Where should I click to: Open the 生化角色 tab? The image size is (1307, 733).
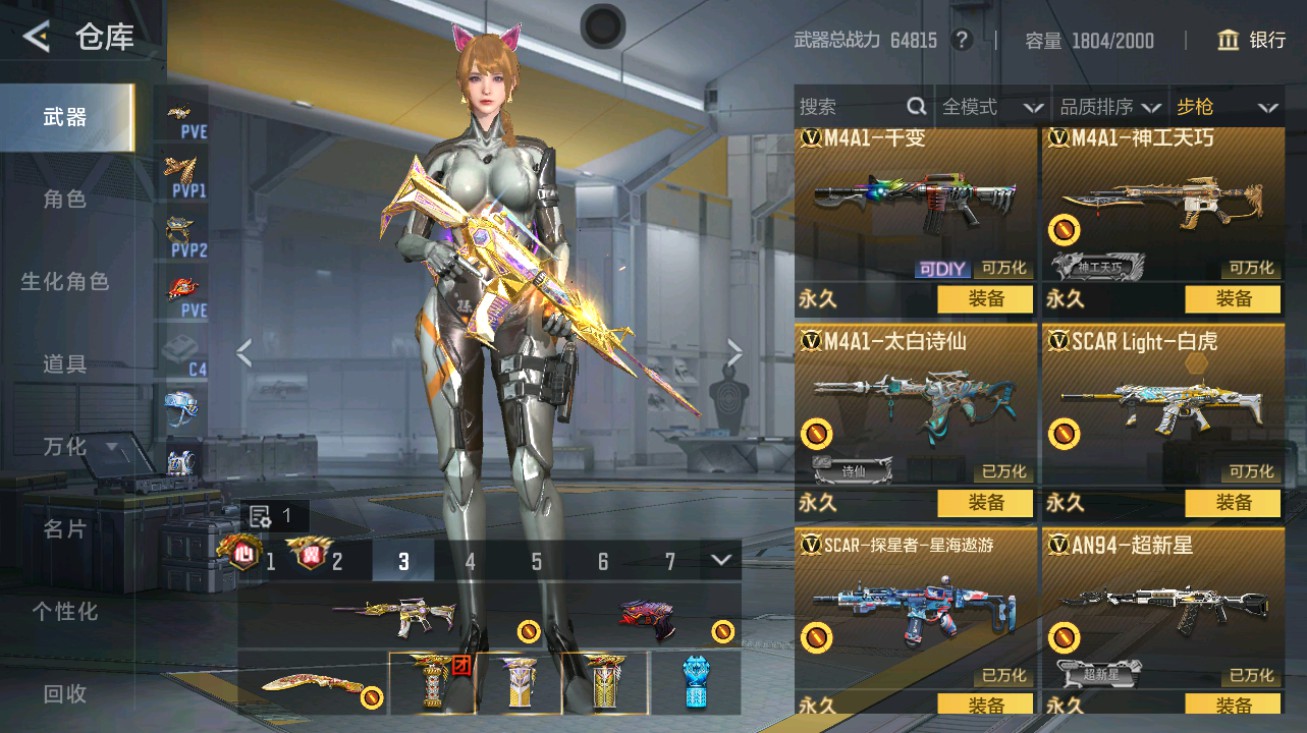[x=65, y=282]
